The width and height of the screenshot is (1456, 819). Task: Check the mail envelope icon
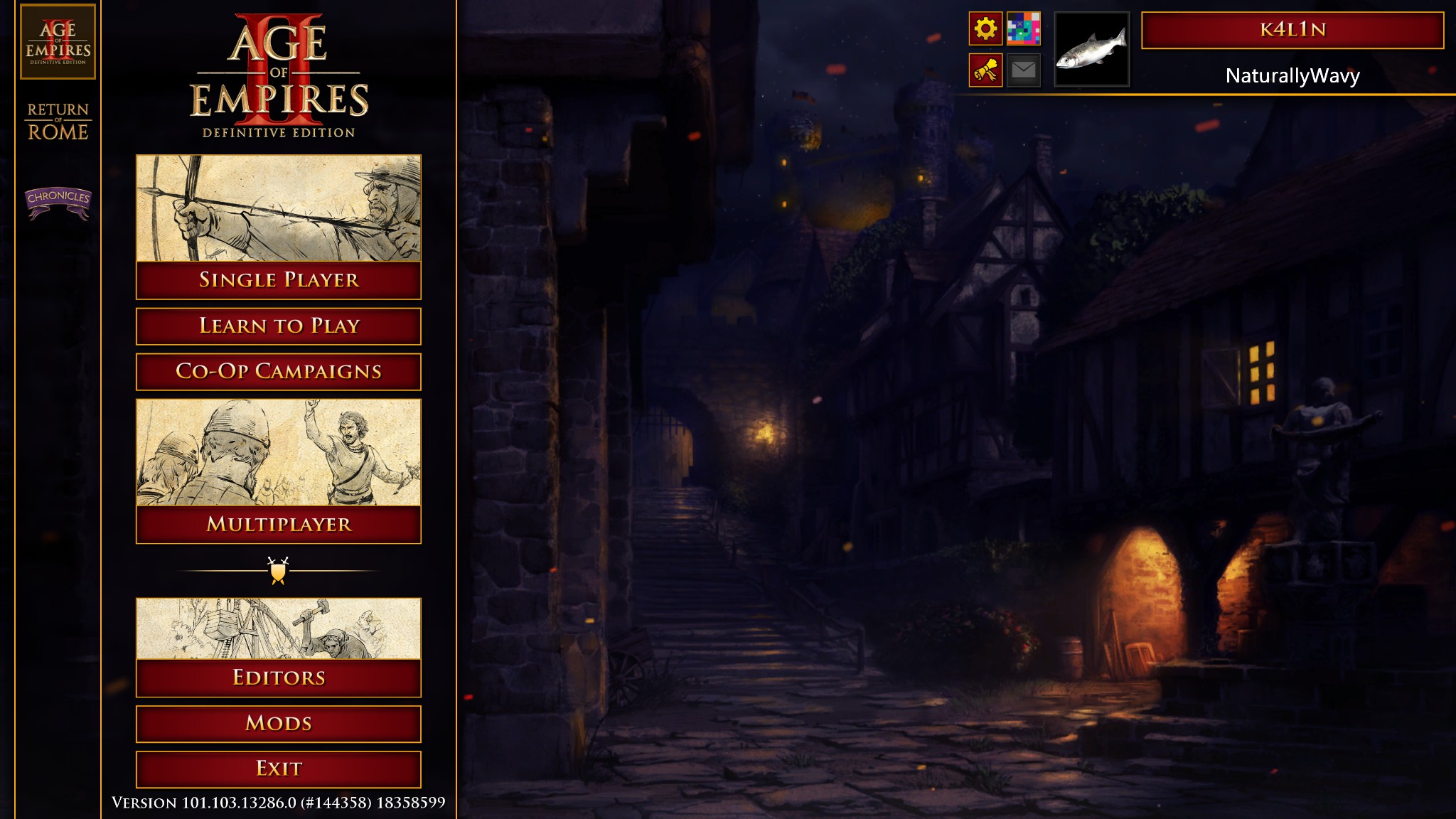click(1024, 70)
